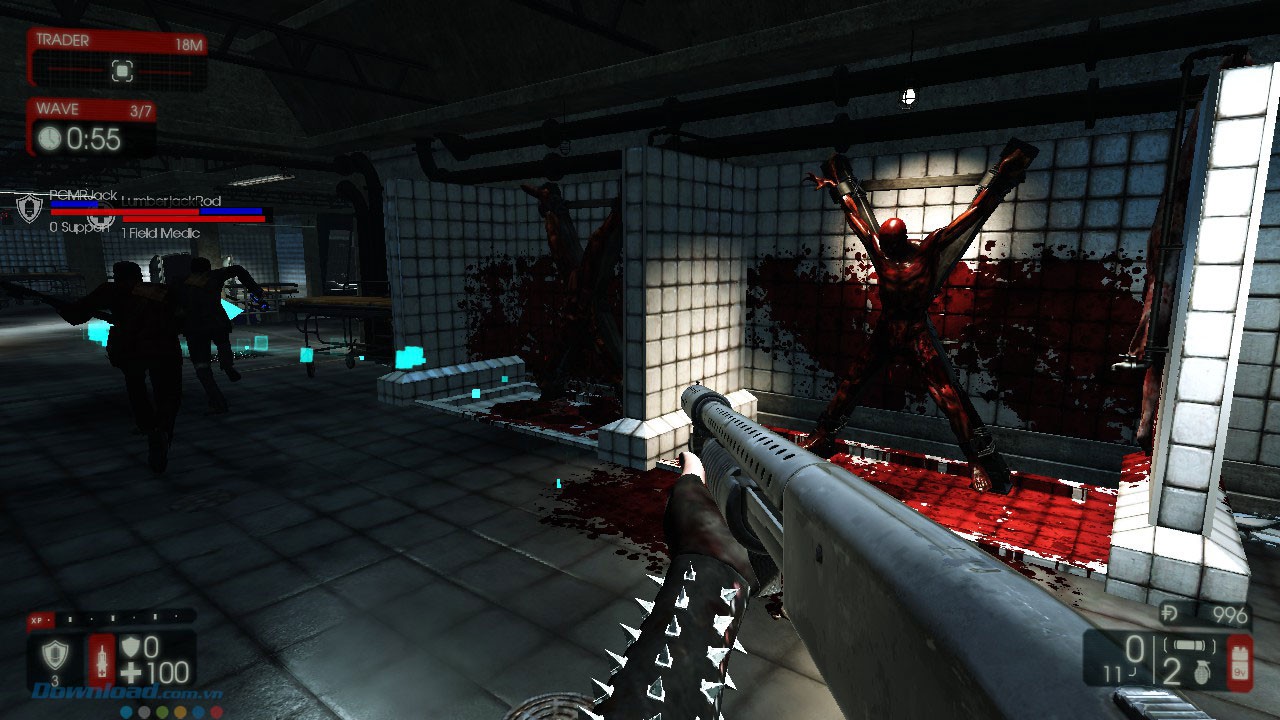
Task: Click the 1 Field Medic perk label
Action: [161, 231]
